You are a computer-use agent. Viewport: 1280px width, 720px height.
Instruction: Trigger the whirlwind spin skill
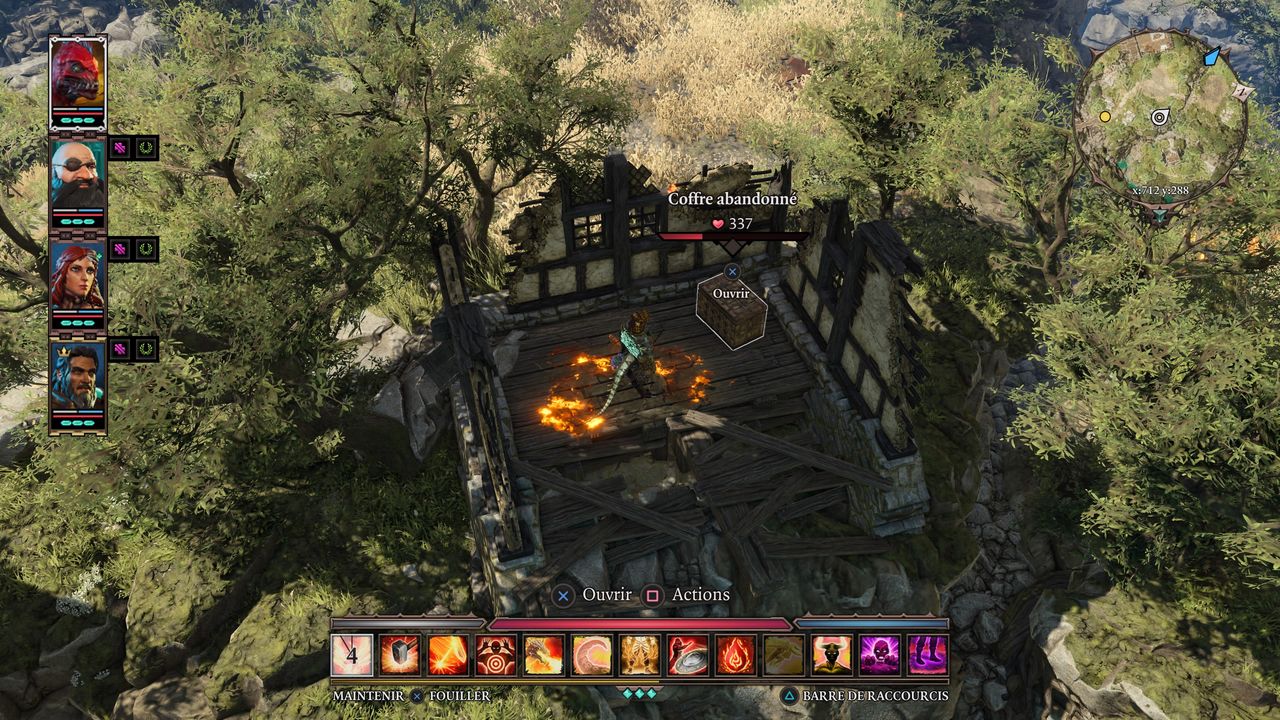tap(592, 655)
